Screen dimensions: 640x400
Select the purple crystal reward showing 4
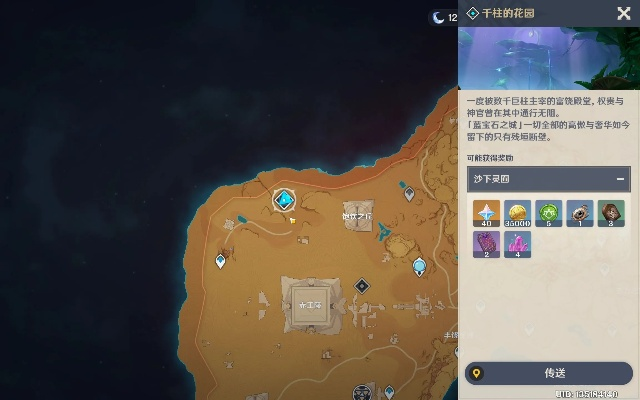click(x=517, y=245)
